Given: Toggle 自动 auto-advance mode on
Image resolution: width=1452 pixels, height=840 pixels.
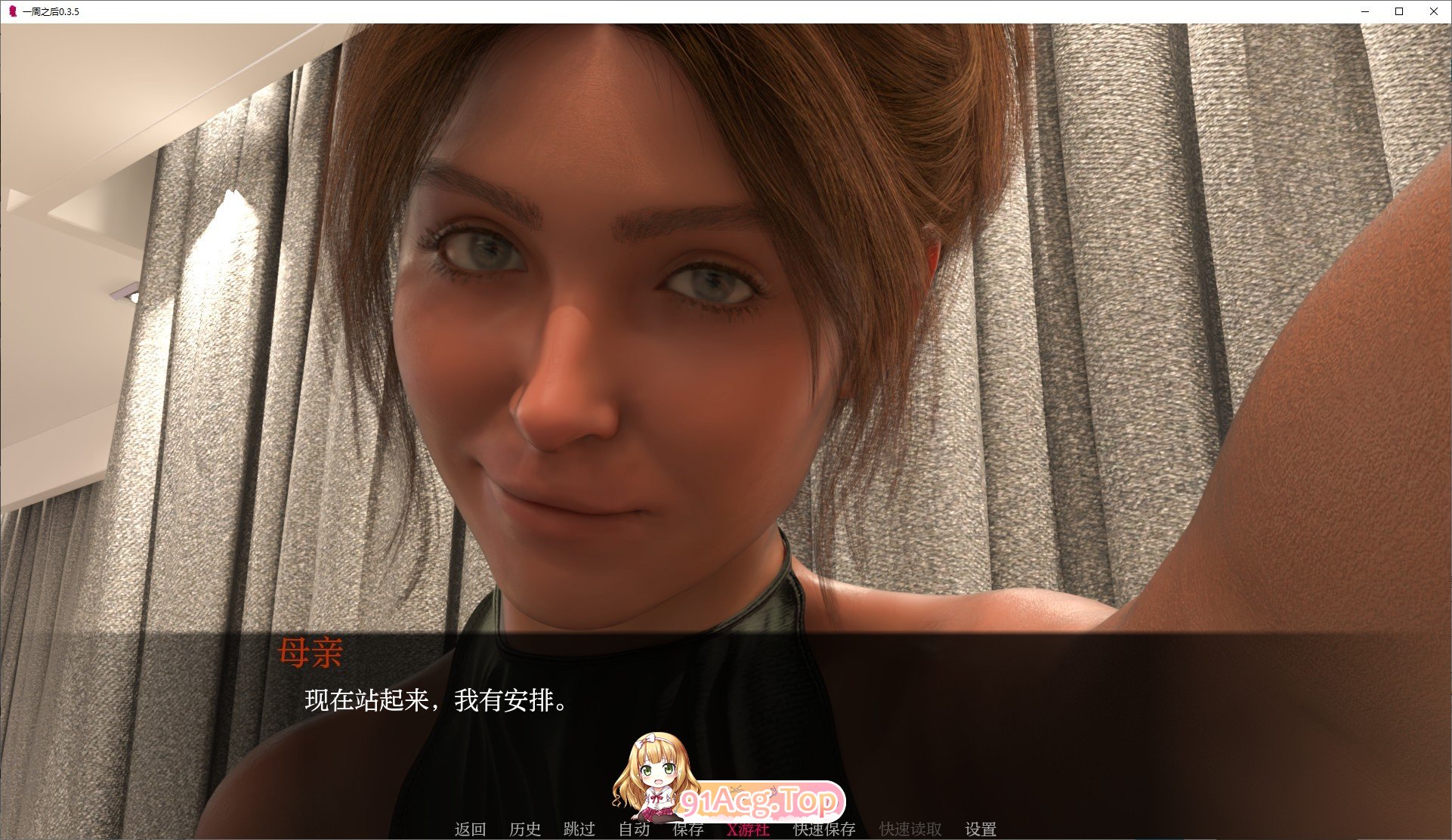Looking at the screenshot, I should coord(635,829).
